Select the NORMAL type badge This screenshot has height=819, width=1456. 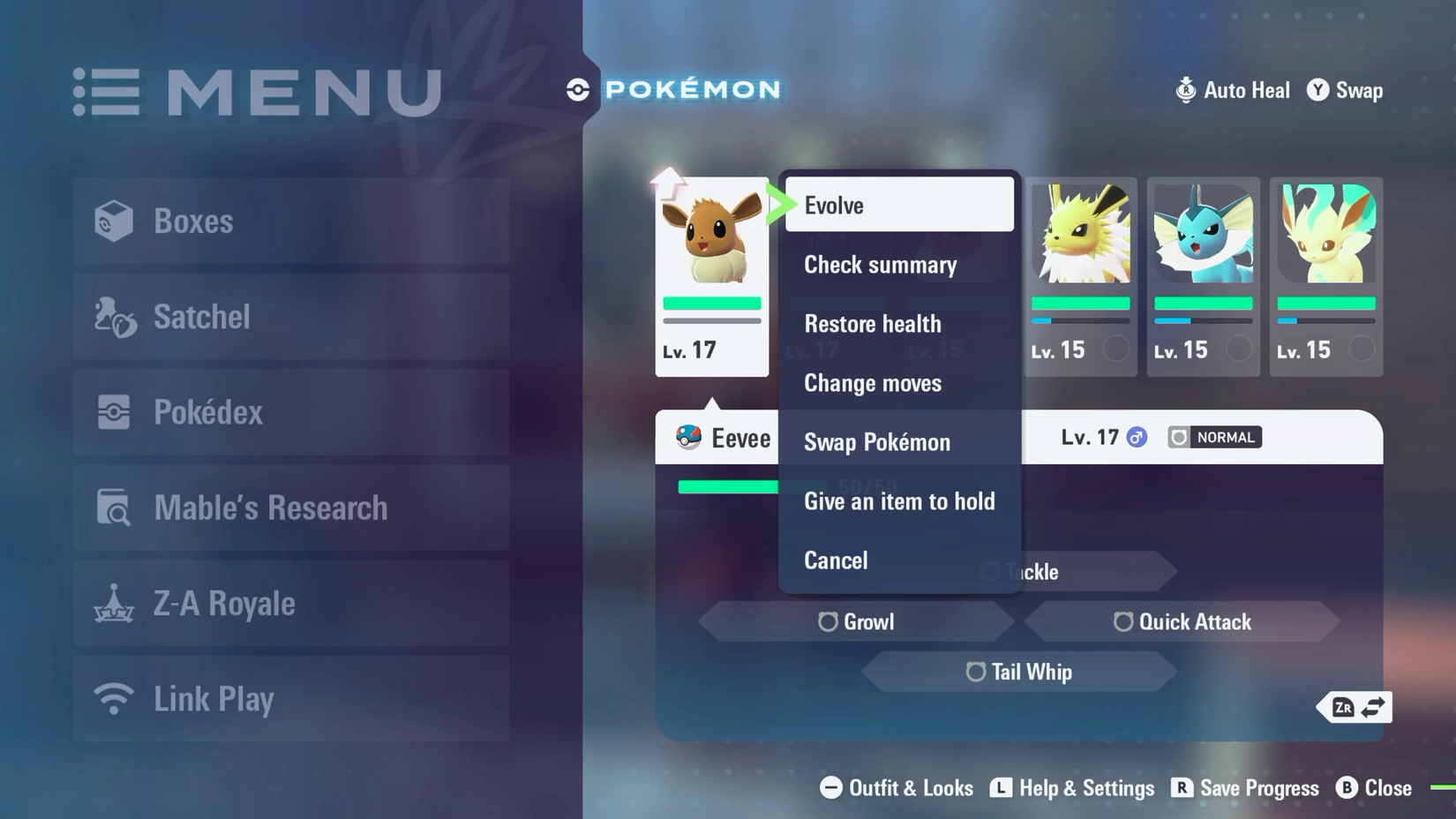(1213, 437)
